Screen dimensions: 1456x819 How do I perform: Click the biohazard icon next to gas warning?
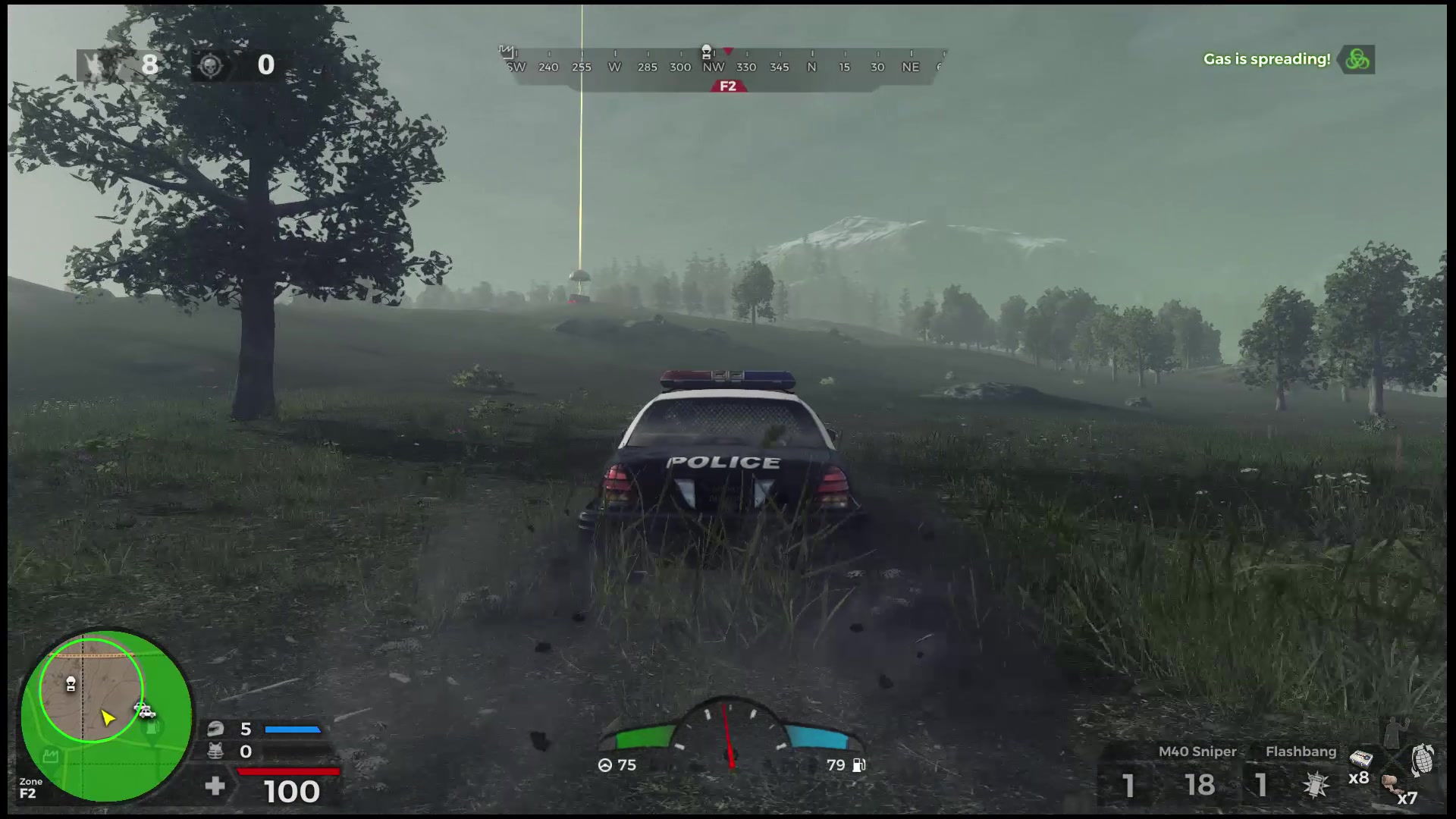point(1357,59)
